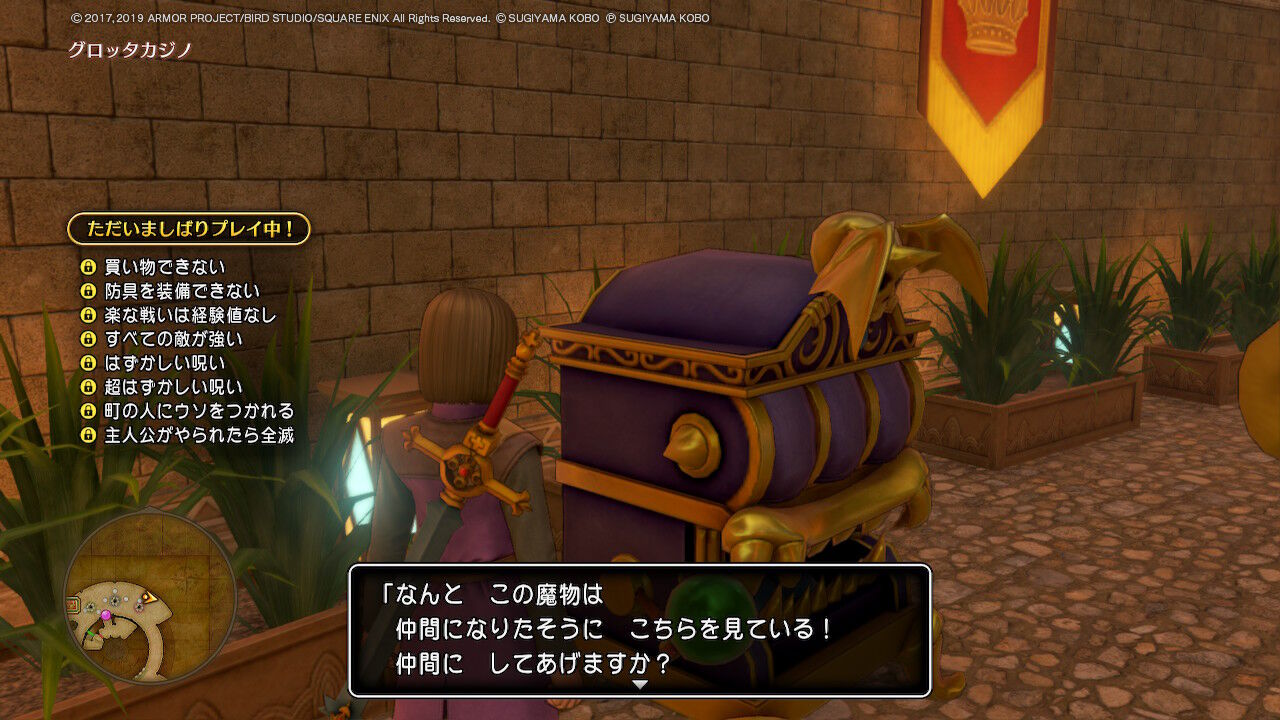
Task: Expand the ただいましばりプレイ中 restriction list
Action: pyautogui.click(x=190, y=228)
